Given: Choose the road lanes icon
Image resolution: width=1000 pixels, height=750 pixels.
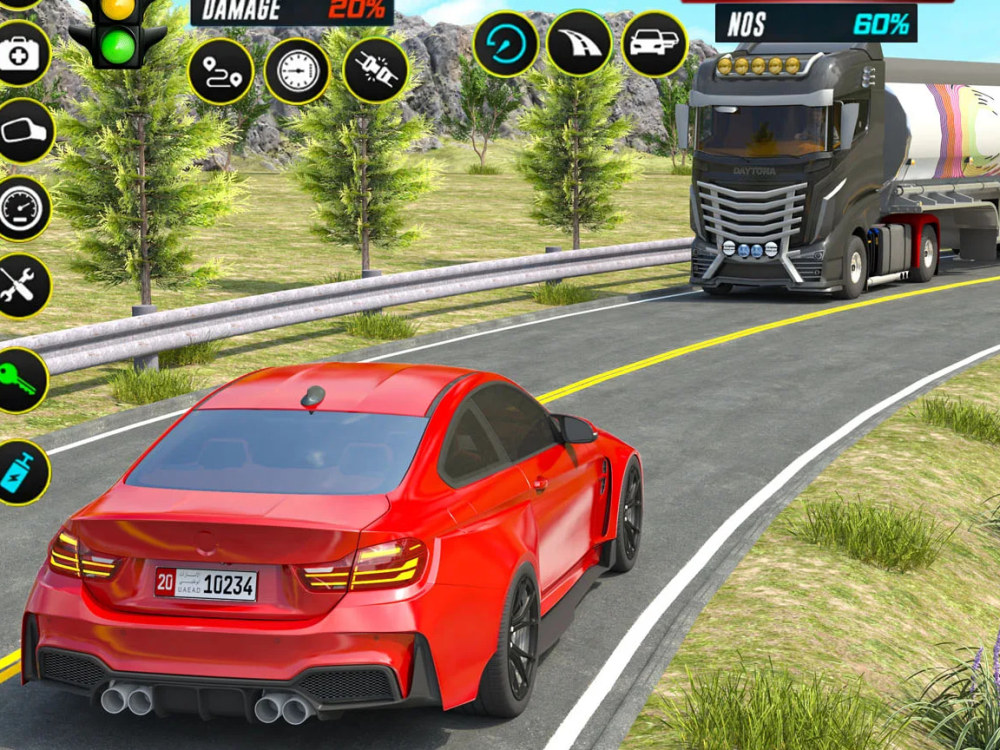Looking at the screenshot, I should tap(580, 44).
